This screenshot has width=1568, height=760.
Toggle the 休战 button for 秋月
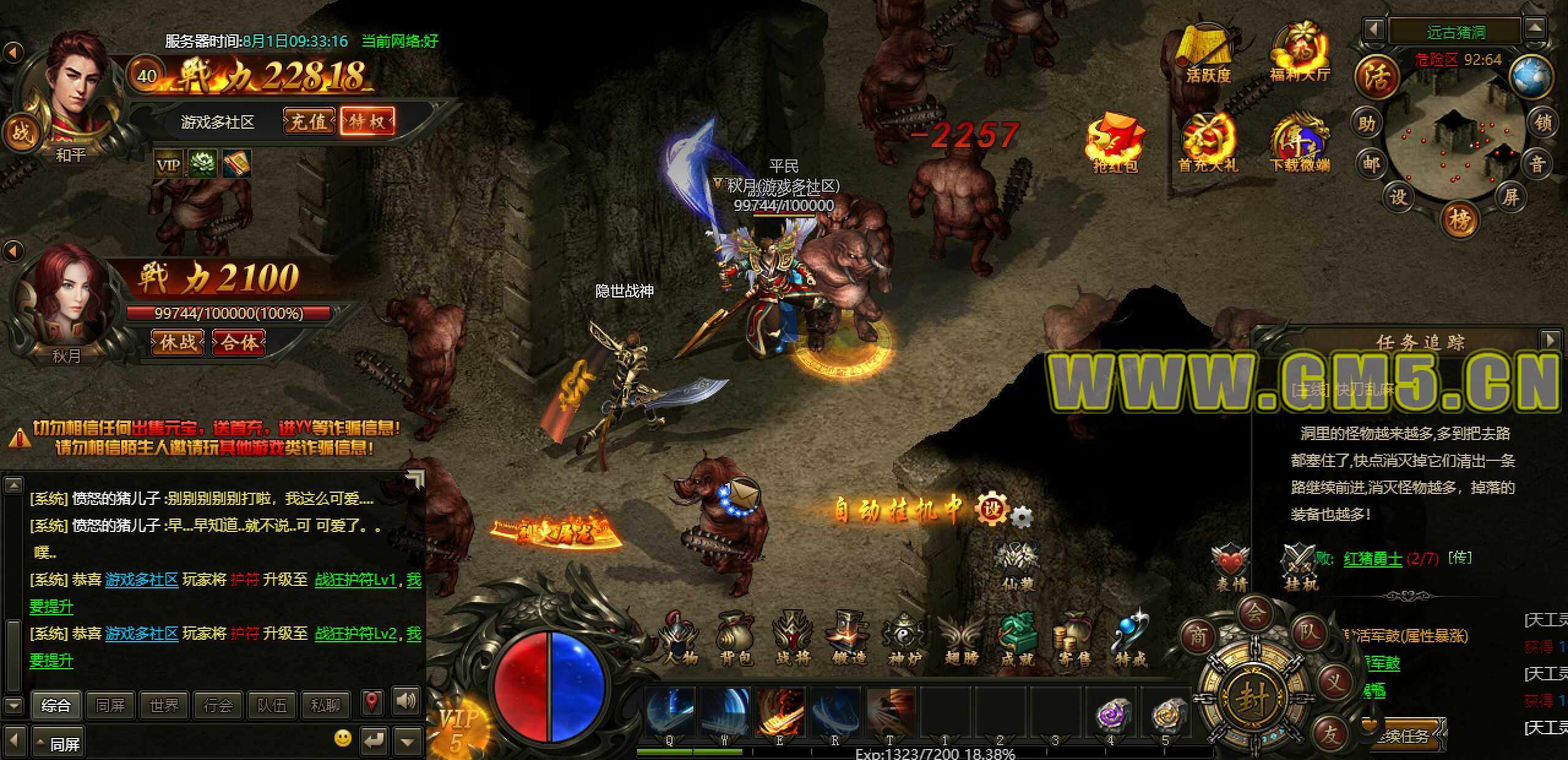178,342
